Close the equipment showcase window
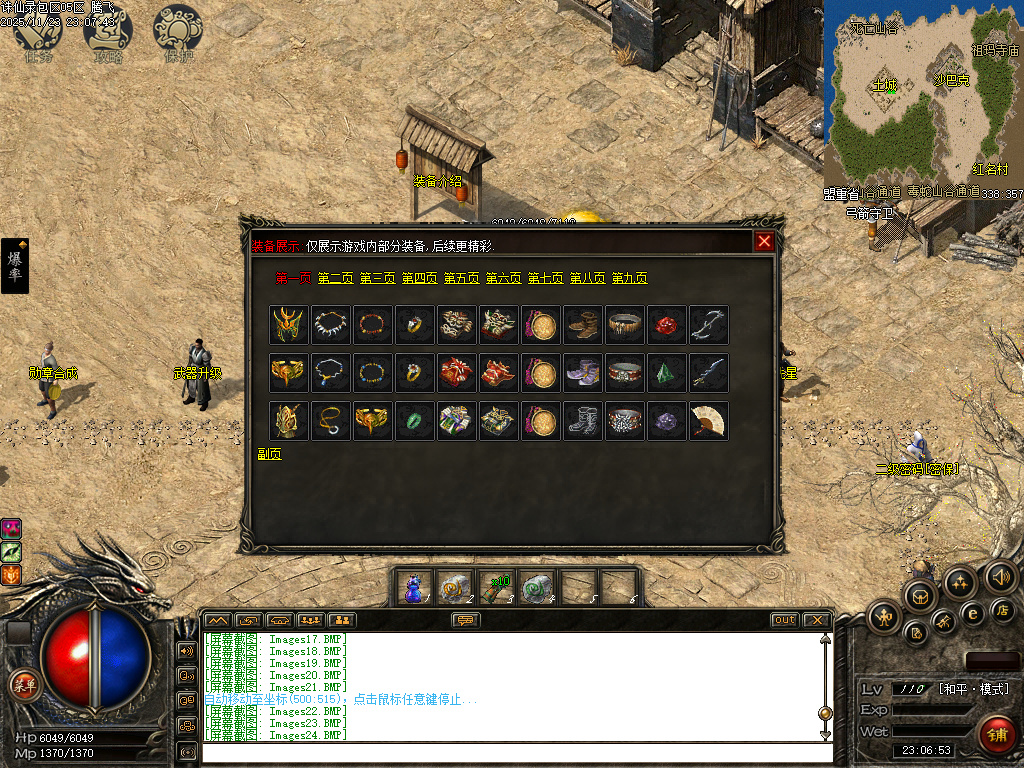 (x=764, y=241)
